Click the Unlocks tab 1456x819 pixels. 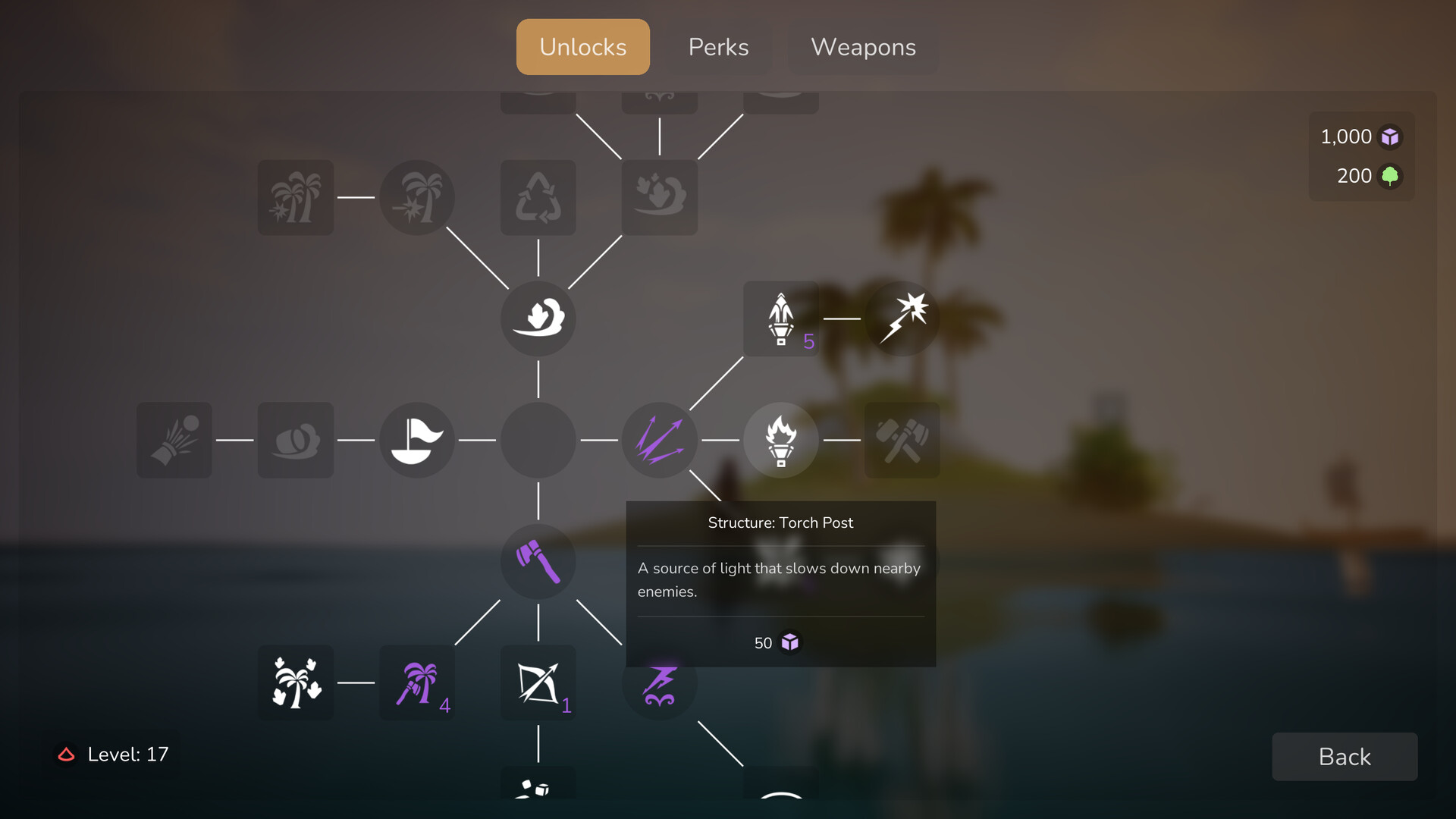coord(582,47)
